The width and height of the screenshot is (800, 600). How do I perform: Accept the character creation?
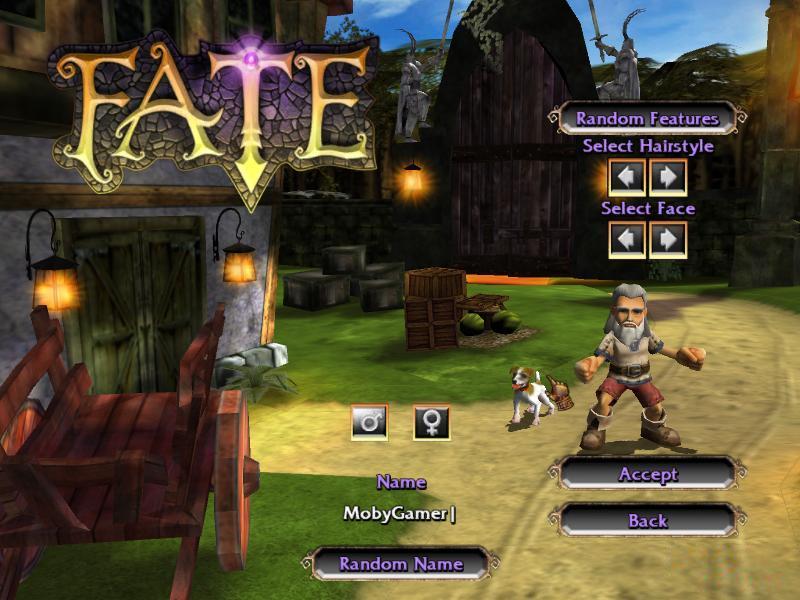coord(648,474)
